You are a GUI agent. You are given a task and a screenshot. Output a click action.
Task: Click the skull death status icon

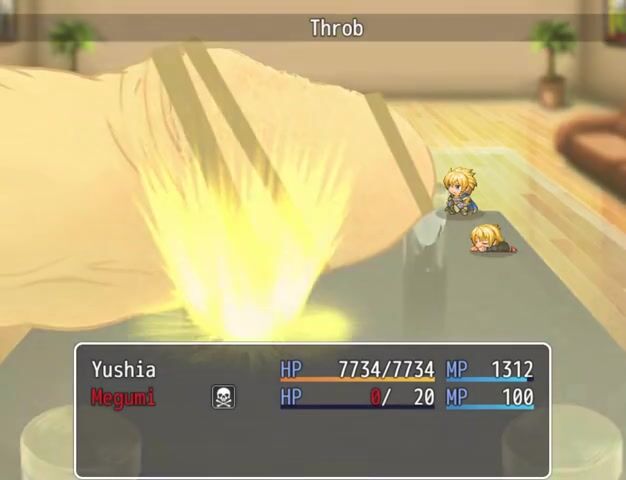(x=224, y=398)
